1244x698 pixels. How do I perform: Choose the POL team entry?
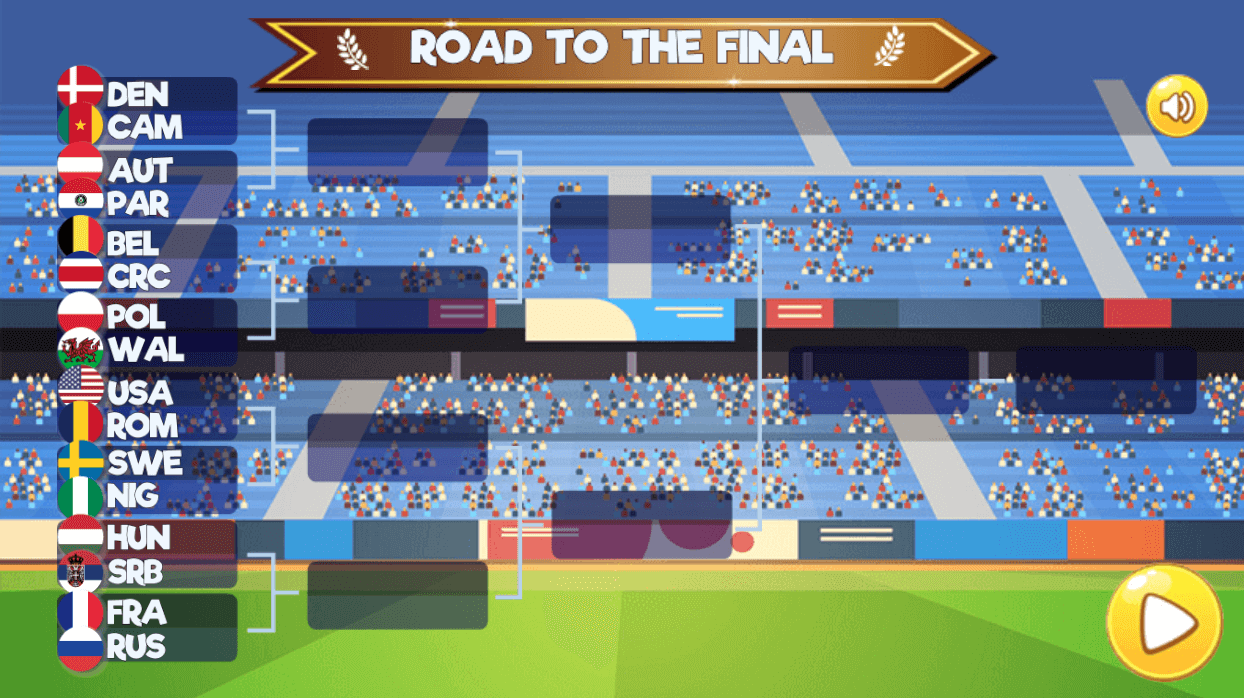click(147, 316)
